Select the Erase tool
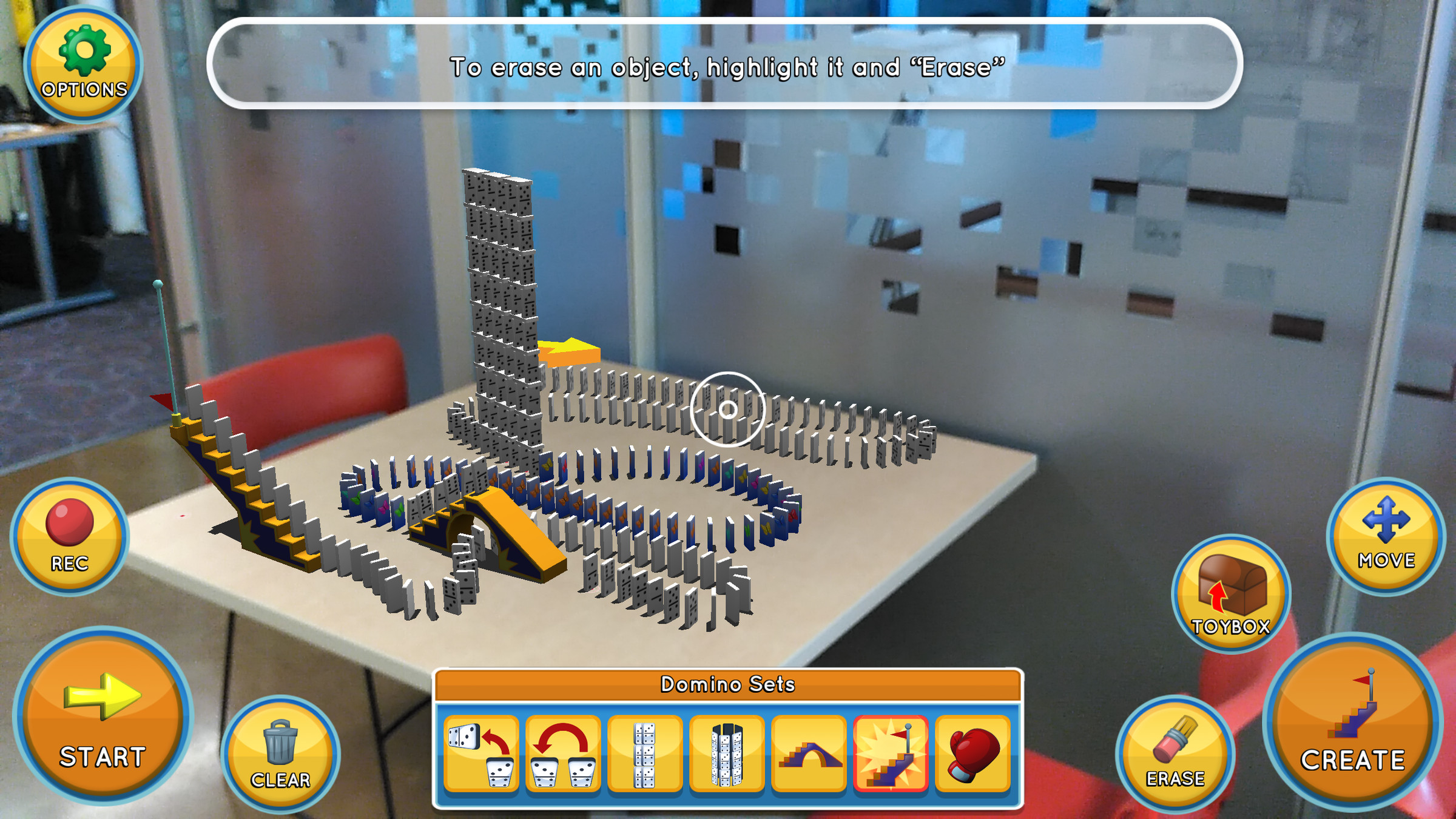The image size is (1456, 819). pos(1175,753)
